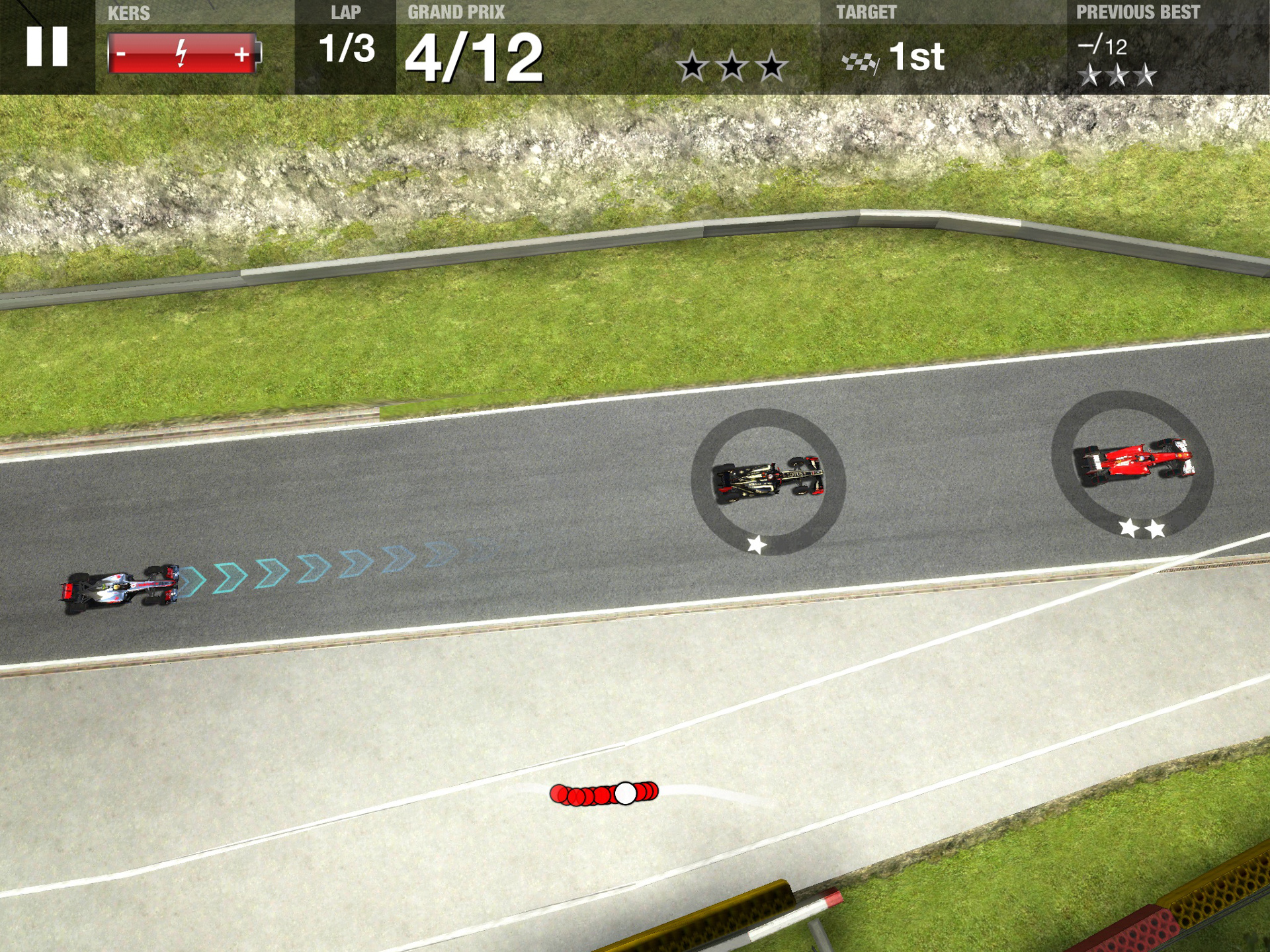This screenshot has height=952, width=1270.
Task: Activate the KERS battery boost
Action: pos(183,54)
